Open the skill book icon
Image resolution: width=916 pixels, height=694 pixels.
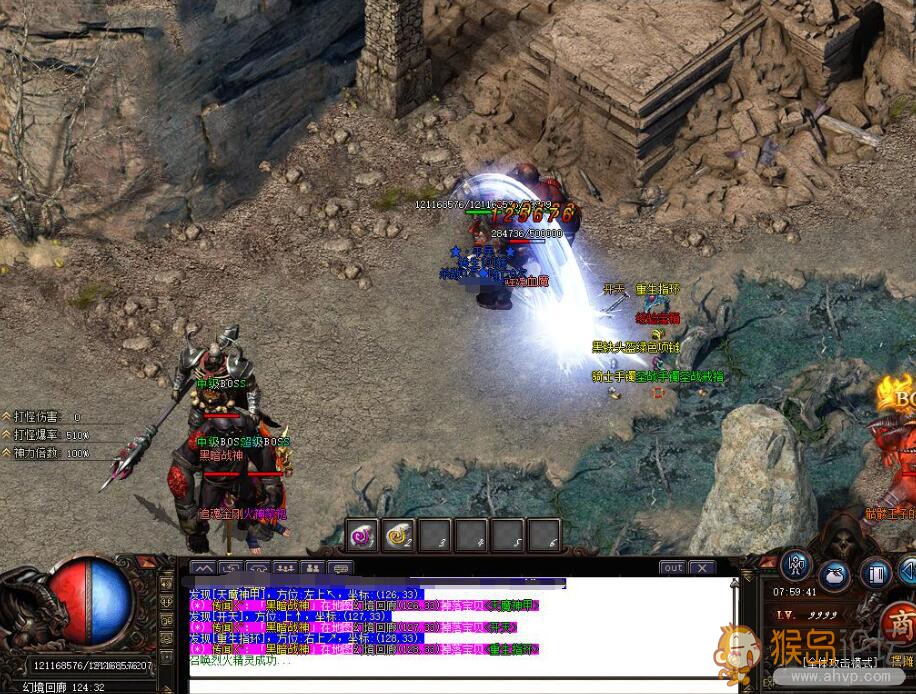(875, 574)
